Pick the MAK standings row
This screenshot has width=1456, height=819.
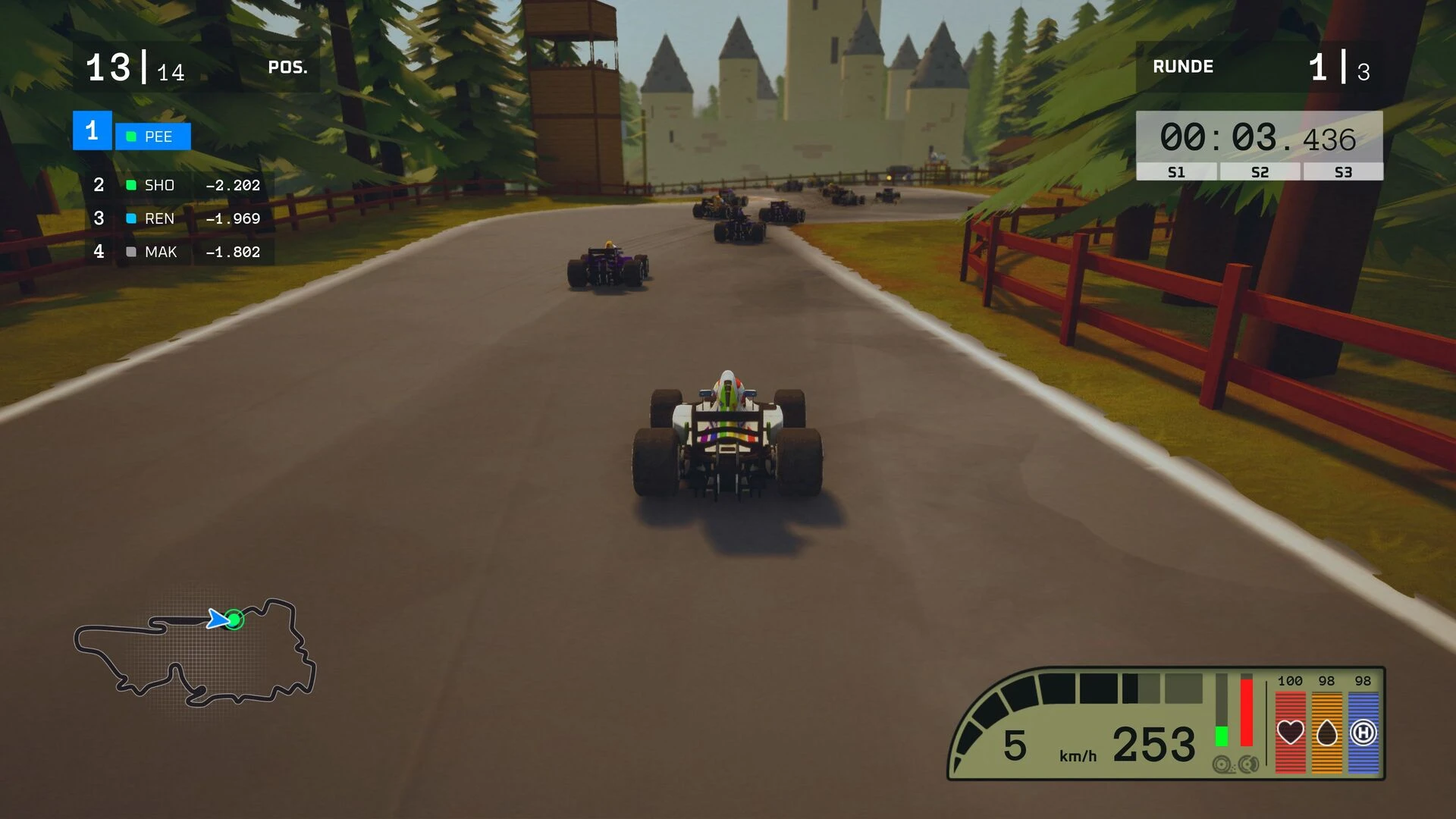tap(179, 252)
